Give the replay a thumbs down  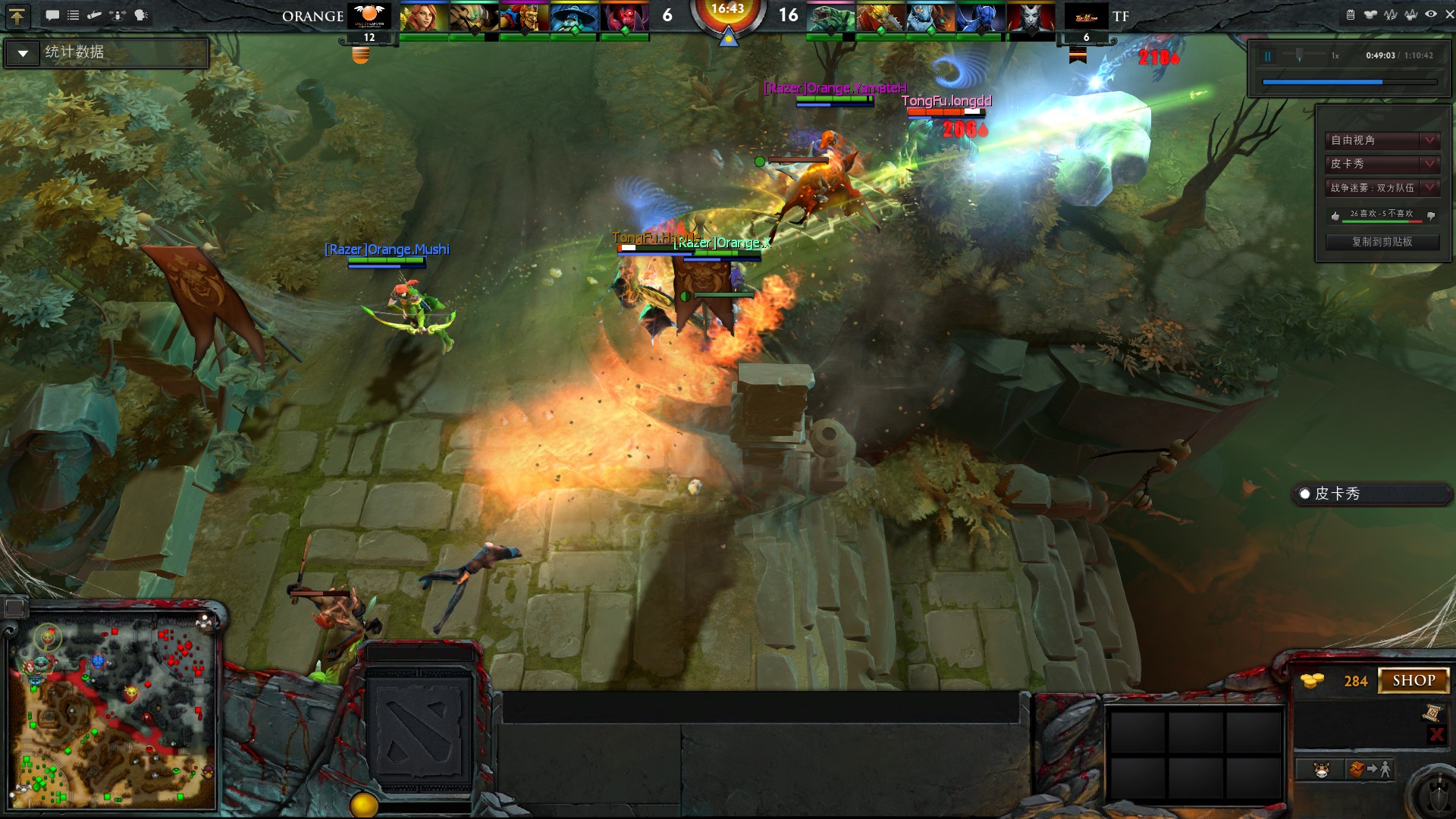pos(1431,215)
